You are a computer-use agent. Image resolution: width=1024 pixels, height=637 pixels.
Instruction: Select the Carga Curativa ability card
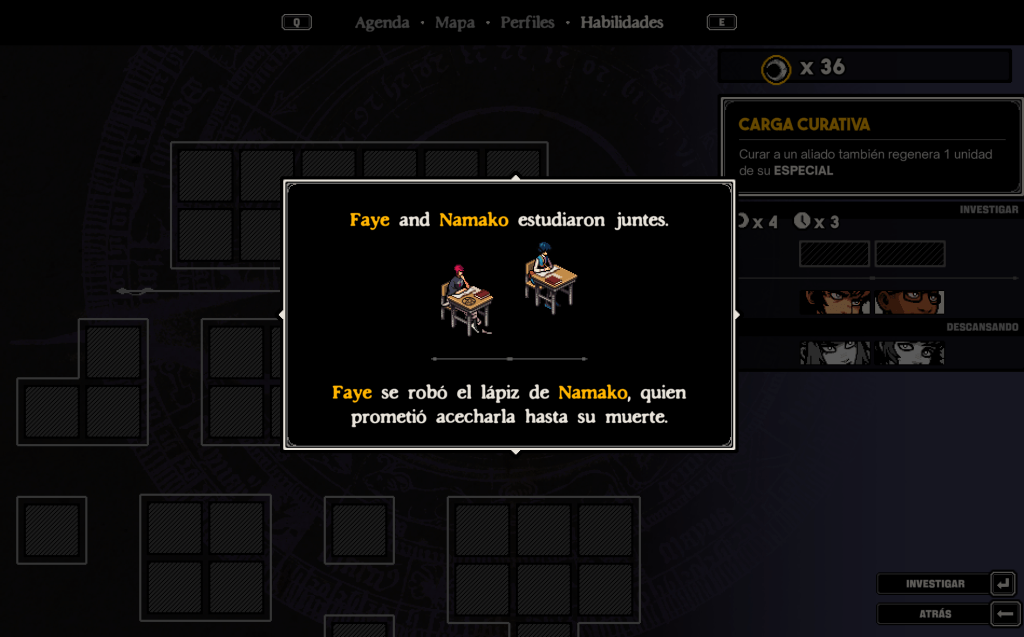tap(870, 146)
